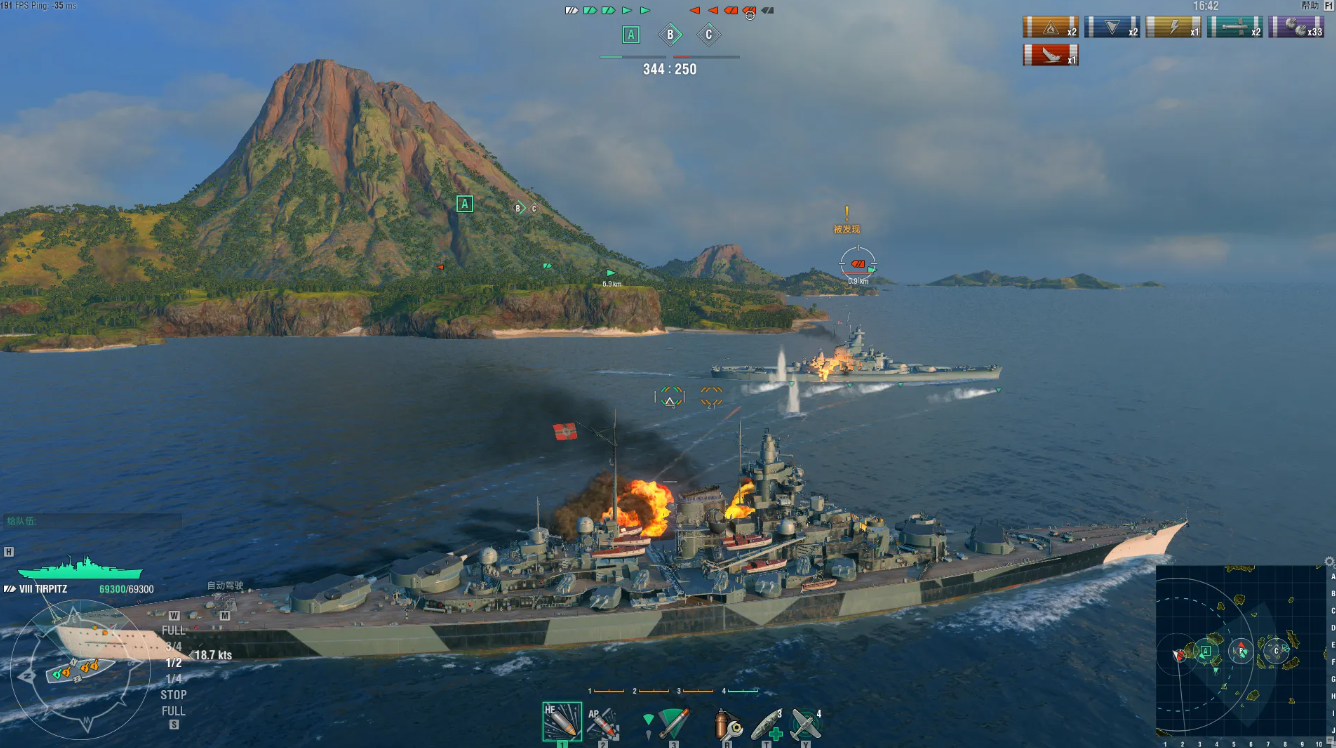This screenshot has width=1336, height=748.
Task: Open the minimap settings gear
Action: [x=1329, y=562]
